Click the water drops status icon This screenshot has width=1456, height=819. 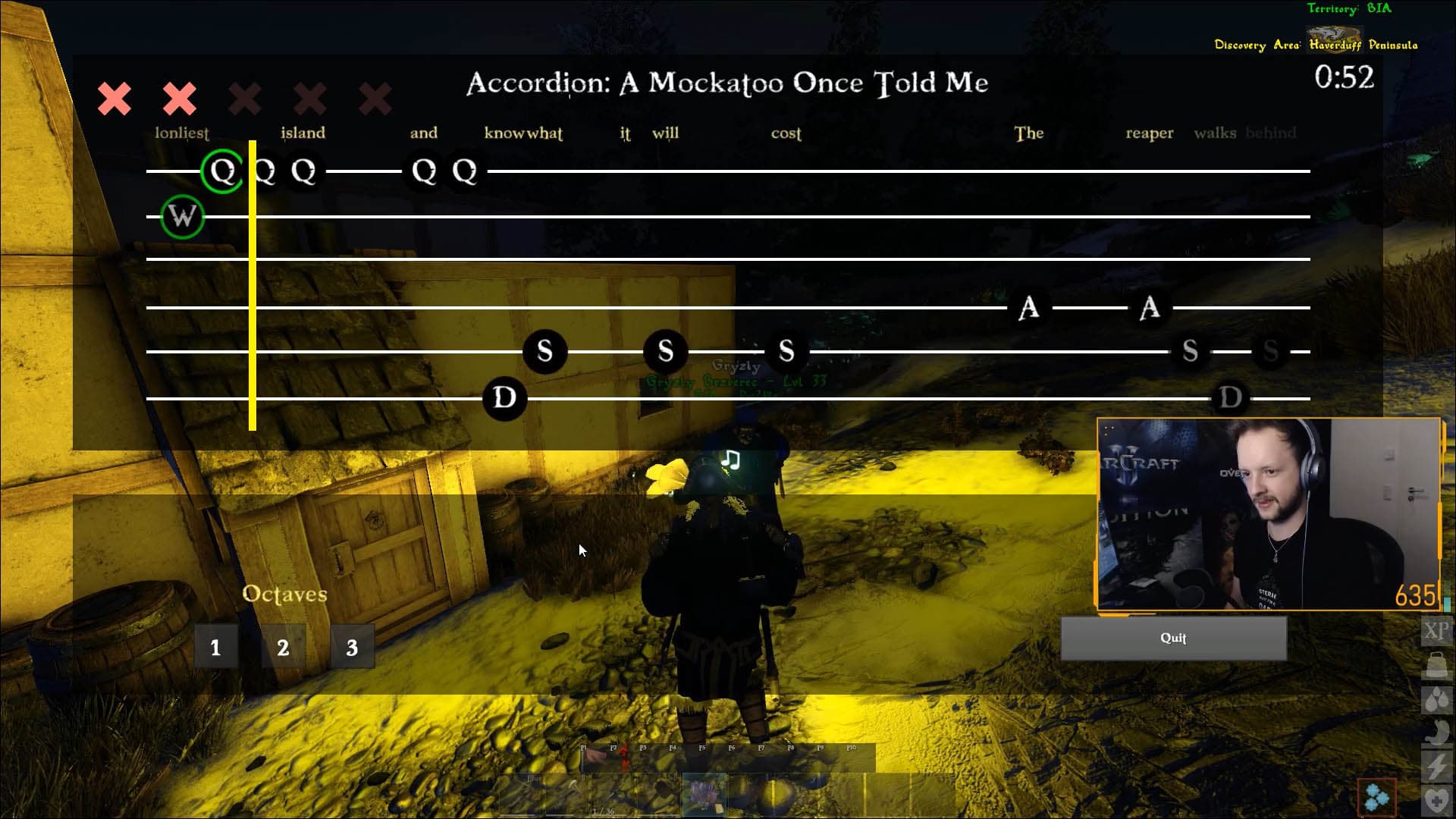click(1436, 699)
